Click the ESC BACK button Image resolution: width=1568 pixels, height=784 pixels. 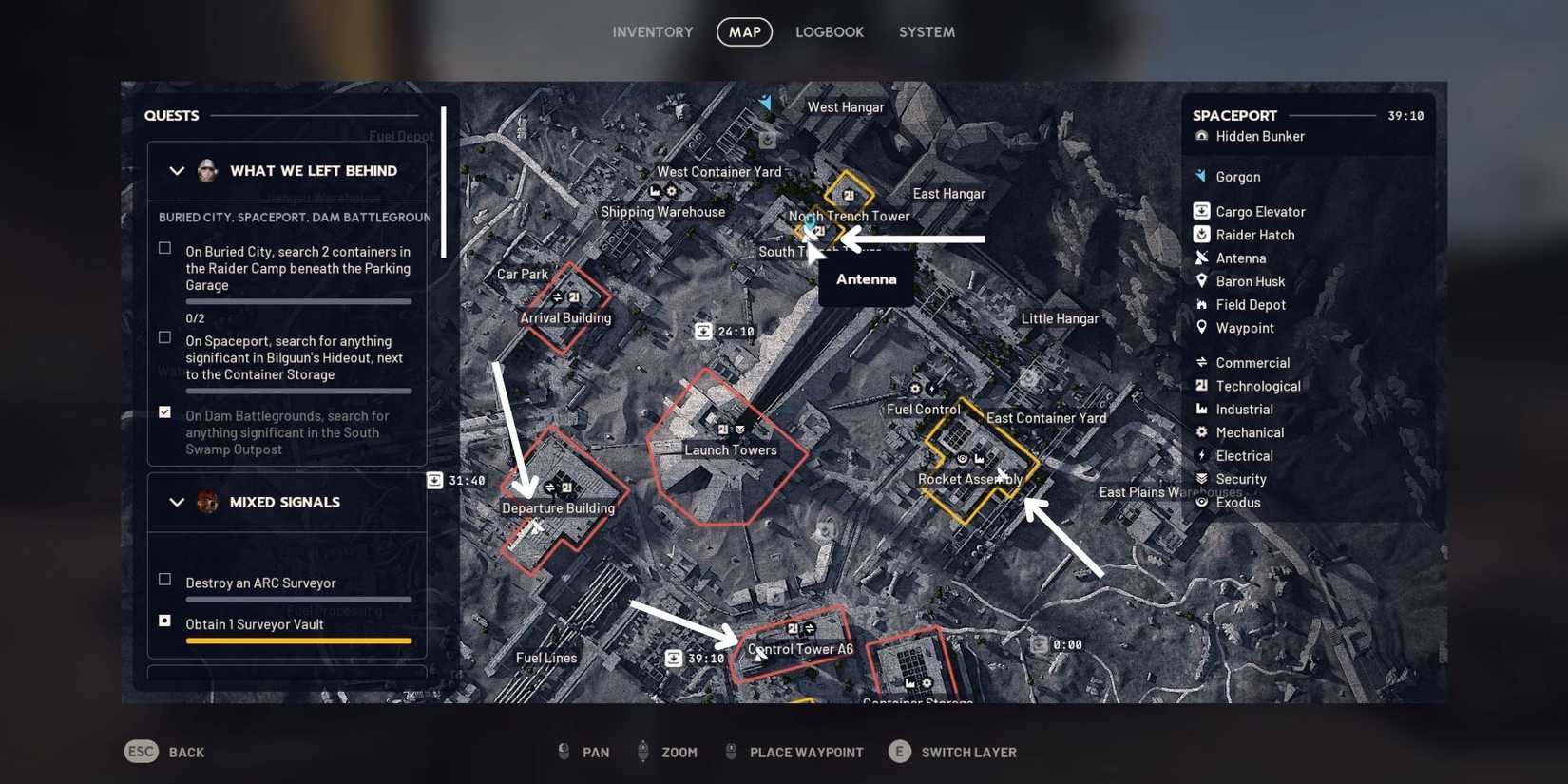(x=164, y=752)
